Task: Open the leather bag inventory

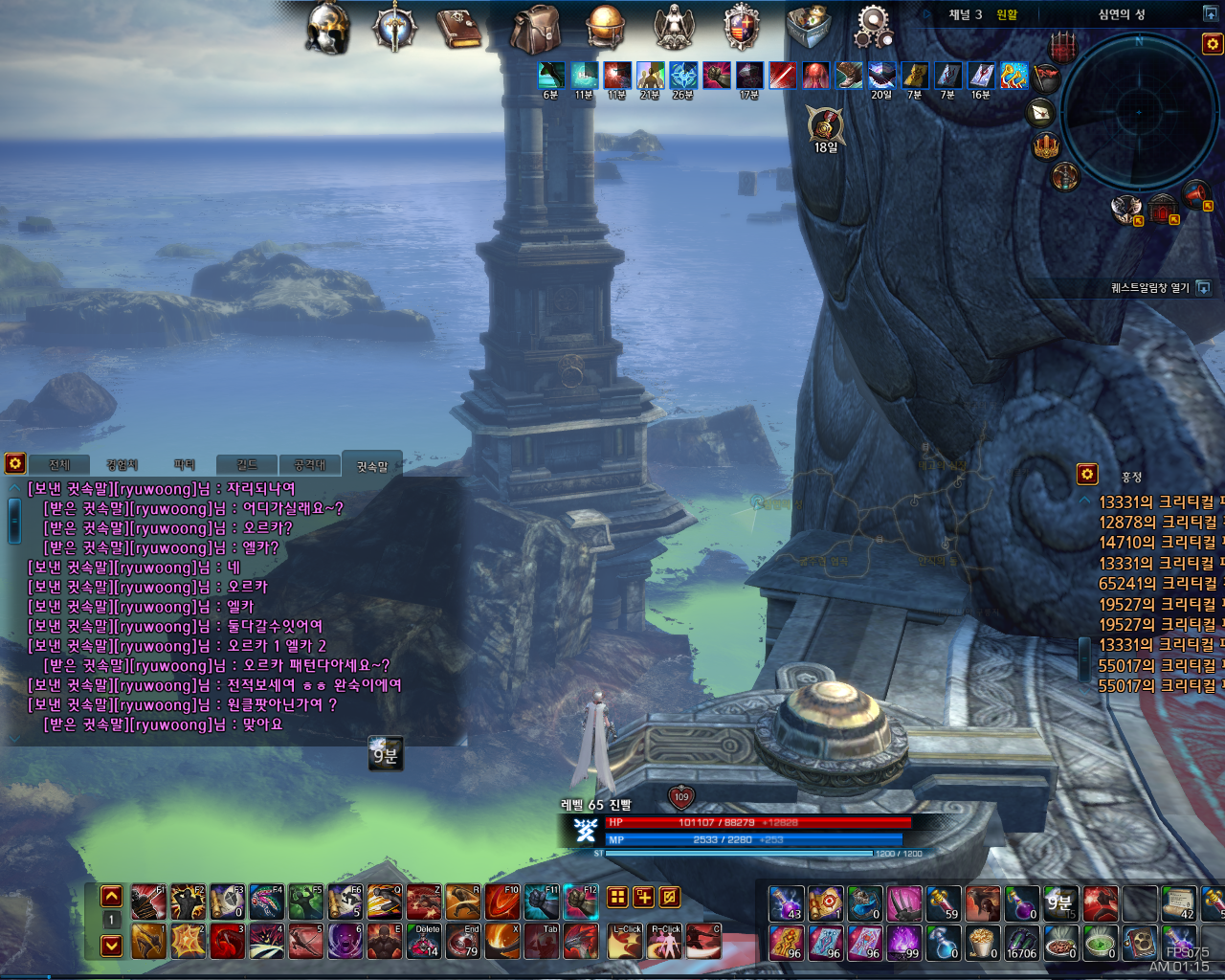Action: tap(534, 29)
